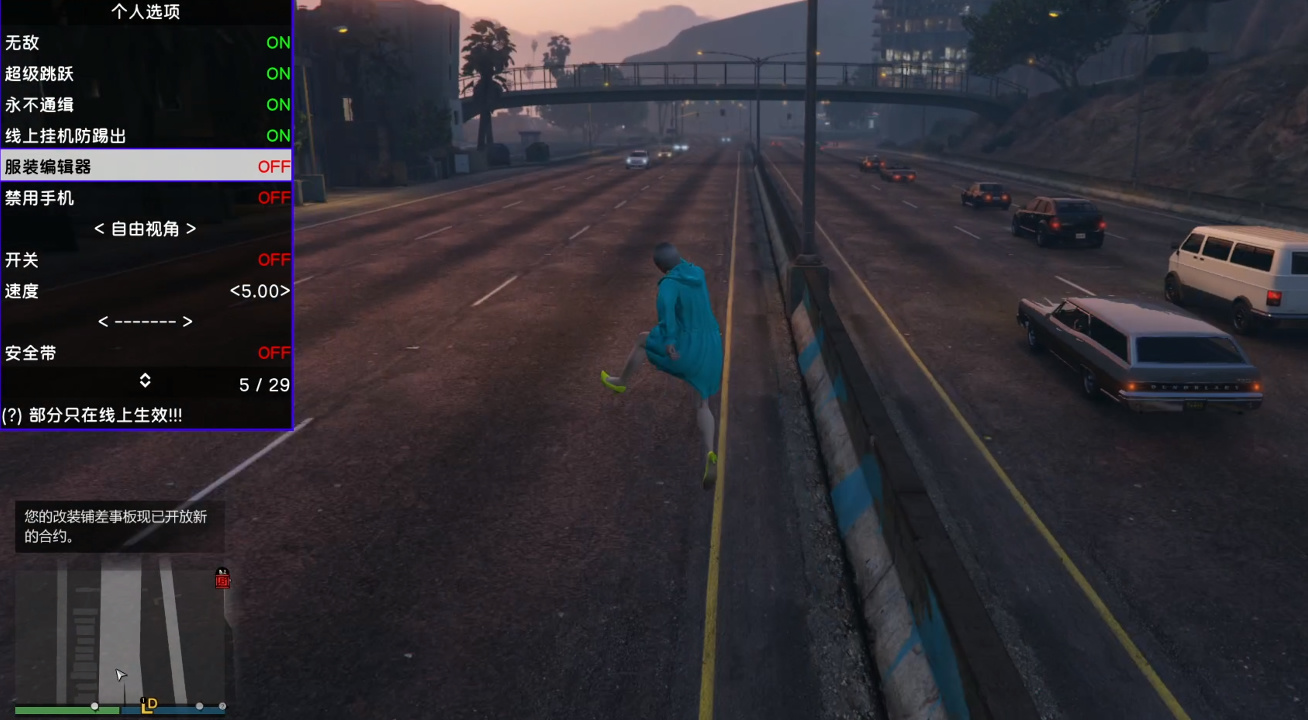Open the dashed < ------- > selector
Image resolution: width=1308 pixels, height=720 pixels.
[x=146, y=321]
